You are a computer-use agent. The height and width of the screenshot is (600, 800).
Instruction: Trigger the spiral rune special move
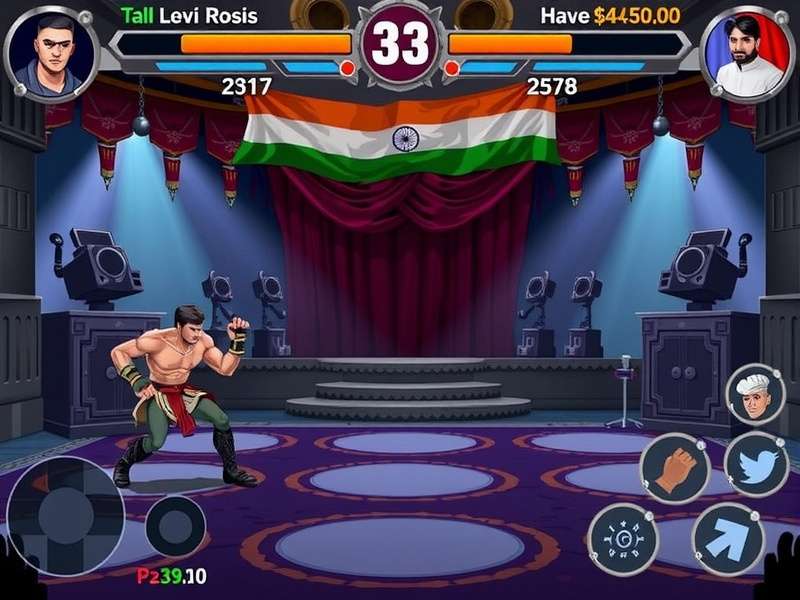(623, 539)
